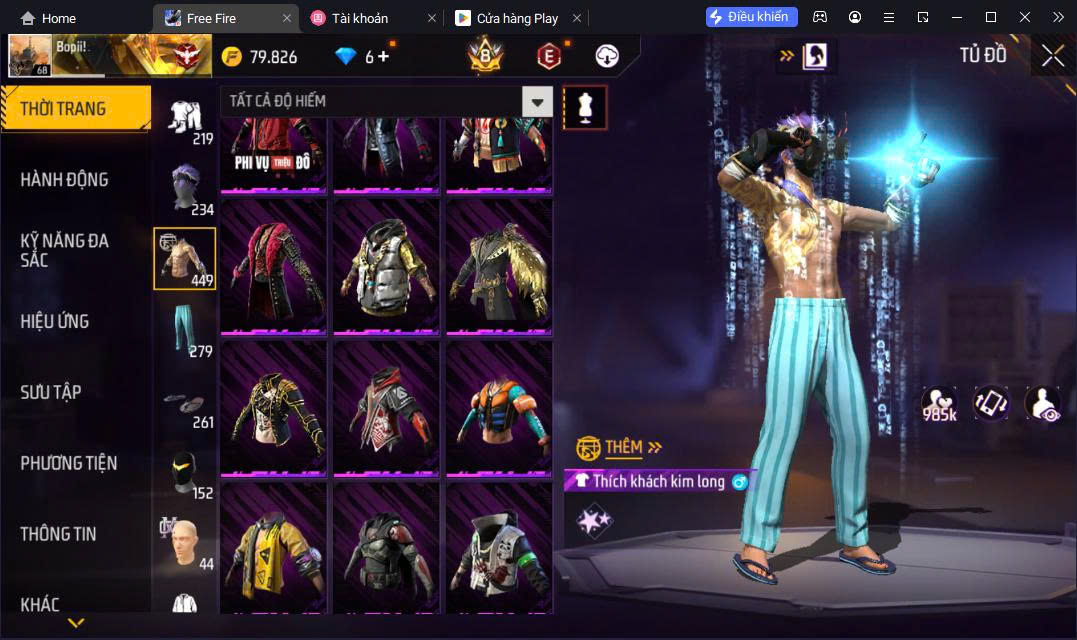Go to the SƯU TẬP tab

tap(51, 392)
